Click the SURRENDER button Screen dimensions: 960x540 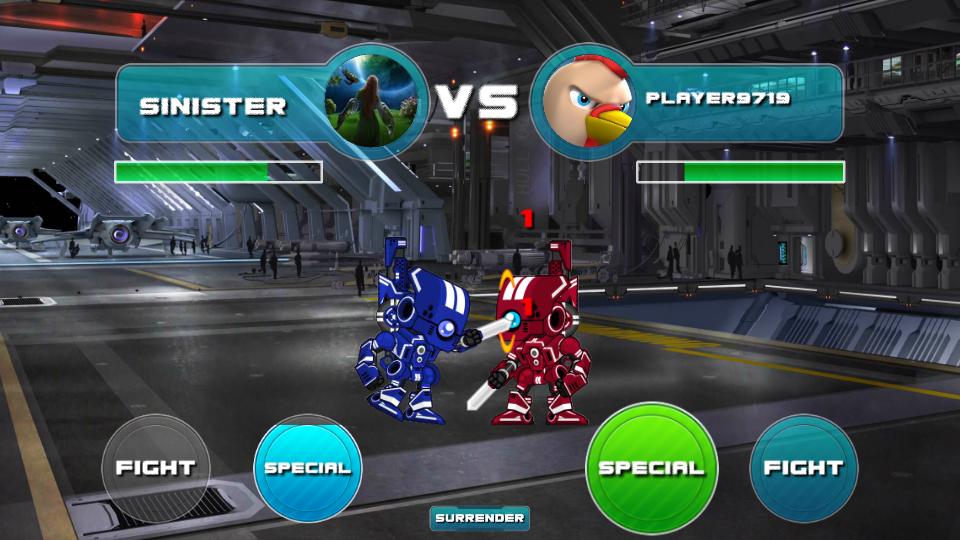click(480, 518)
